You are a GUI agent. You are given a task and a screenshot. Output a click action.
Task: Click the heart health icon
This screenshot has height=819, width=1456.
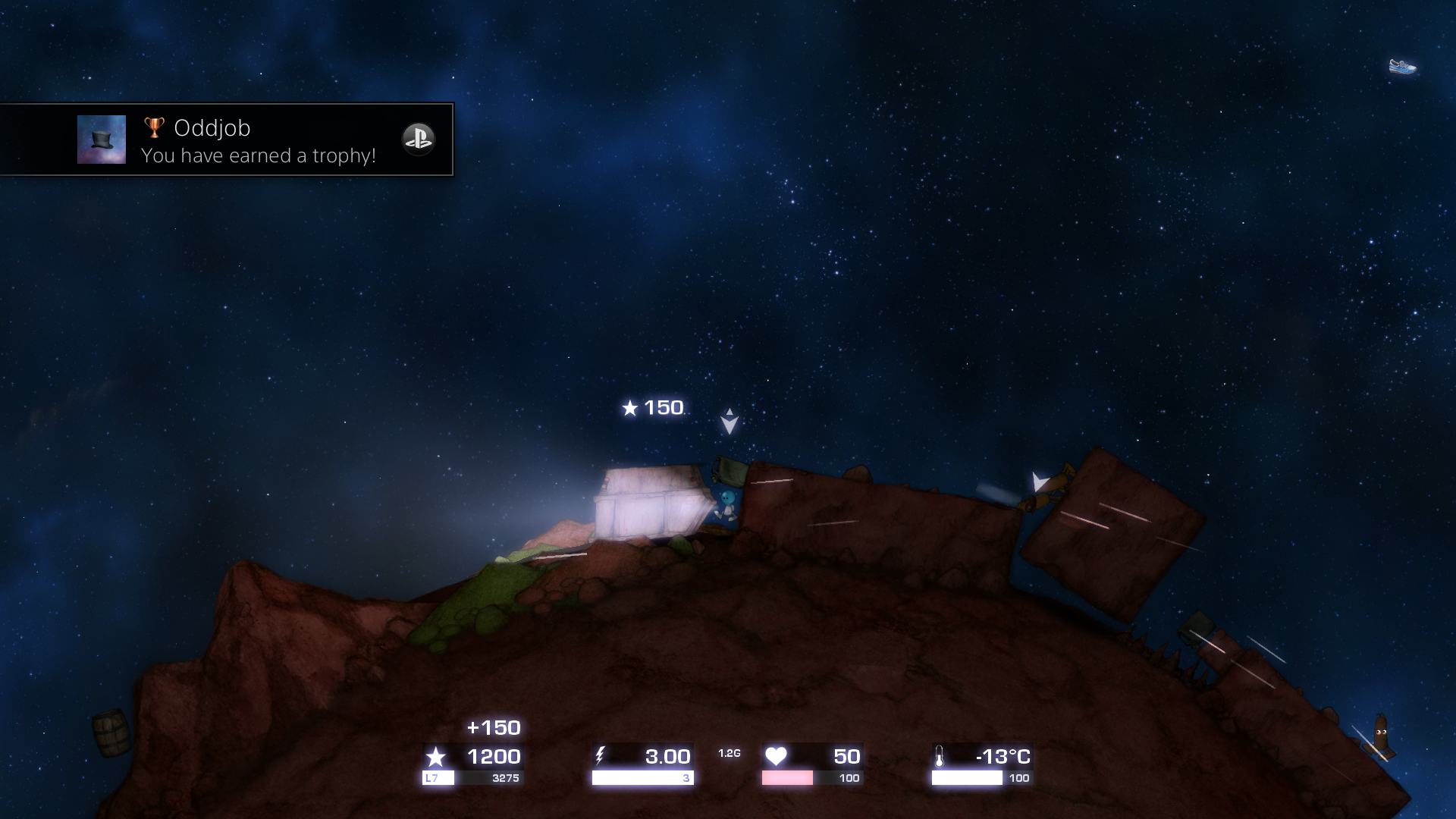click(777, 755)
